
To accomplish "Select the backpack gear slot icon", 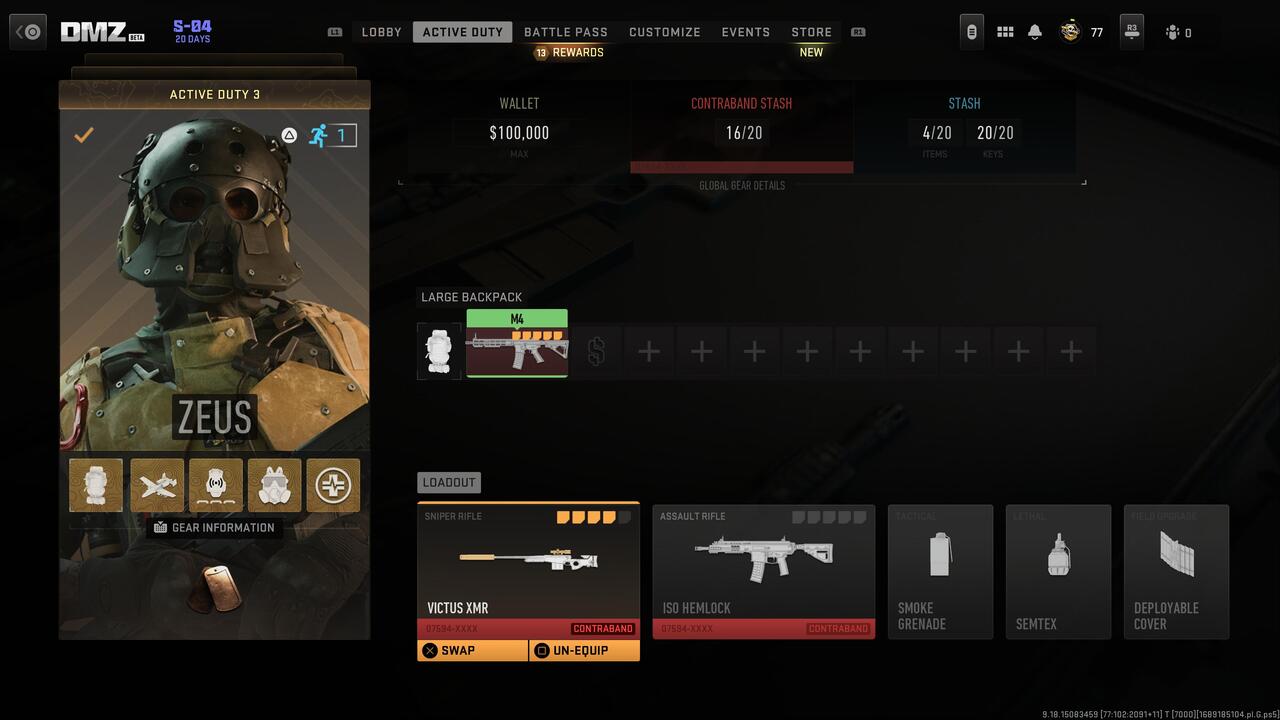I will click(x=96, y=485).
